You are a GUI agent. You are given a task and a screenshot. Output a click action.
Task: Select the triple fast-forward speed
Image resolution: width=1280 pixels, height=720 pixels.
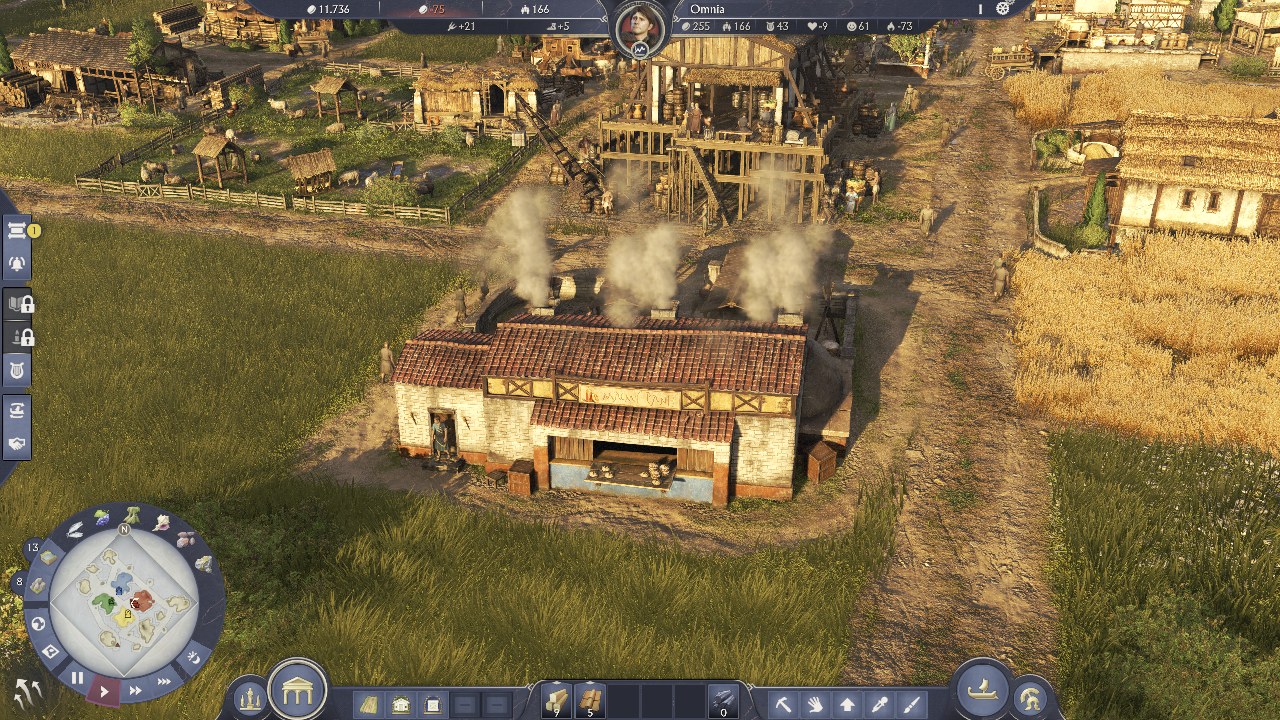point(164,681)
